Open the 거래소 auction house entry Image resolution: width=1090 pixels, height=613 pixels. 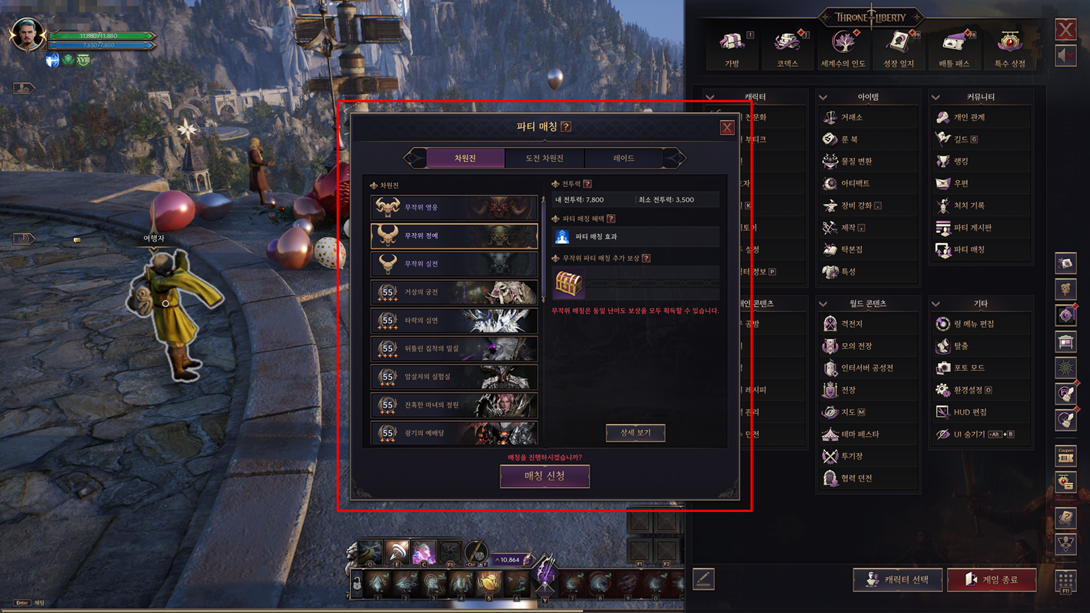pyautogui.click(x=851, y=118)
